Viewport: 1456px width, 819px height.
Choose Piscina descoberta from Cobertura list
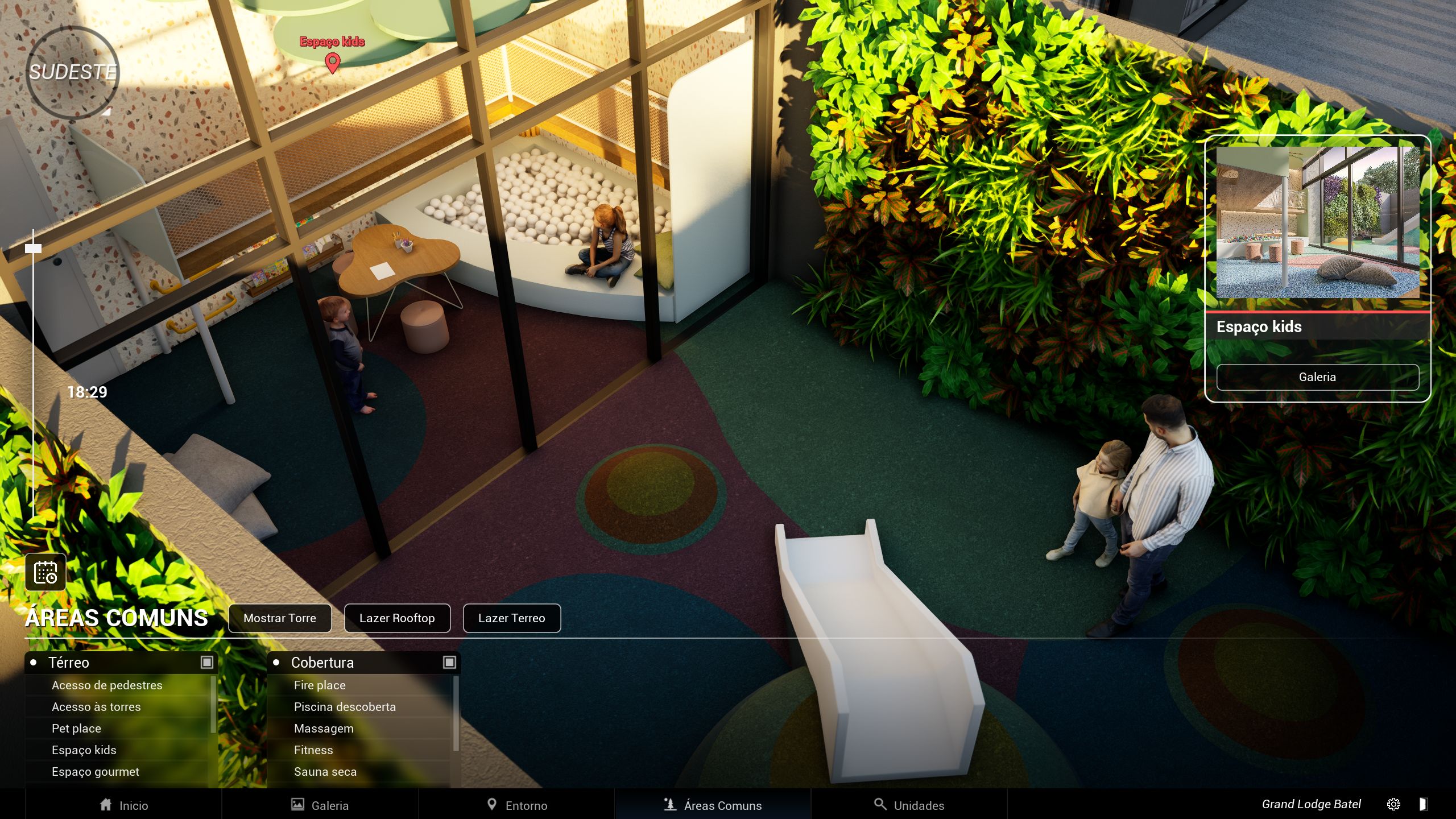tap(345, 707)
